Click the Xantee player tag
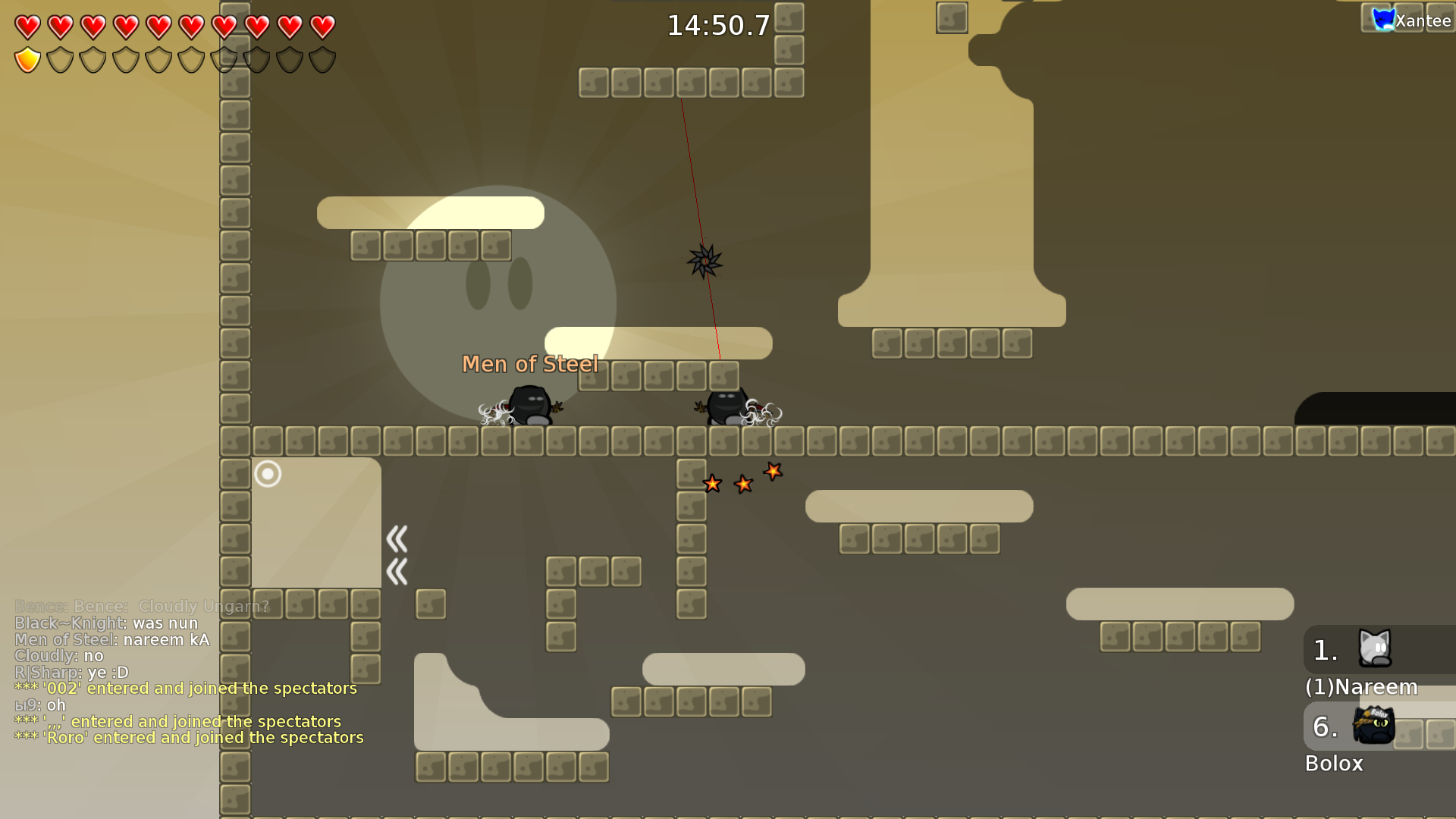The width and height of the screenshot is (1456, 819). pos(1412,20)
